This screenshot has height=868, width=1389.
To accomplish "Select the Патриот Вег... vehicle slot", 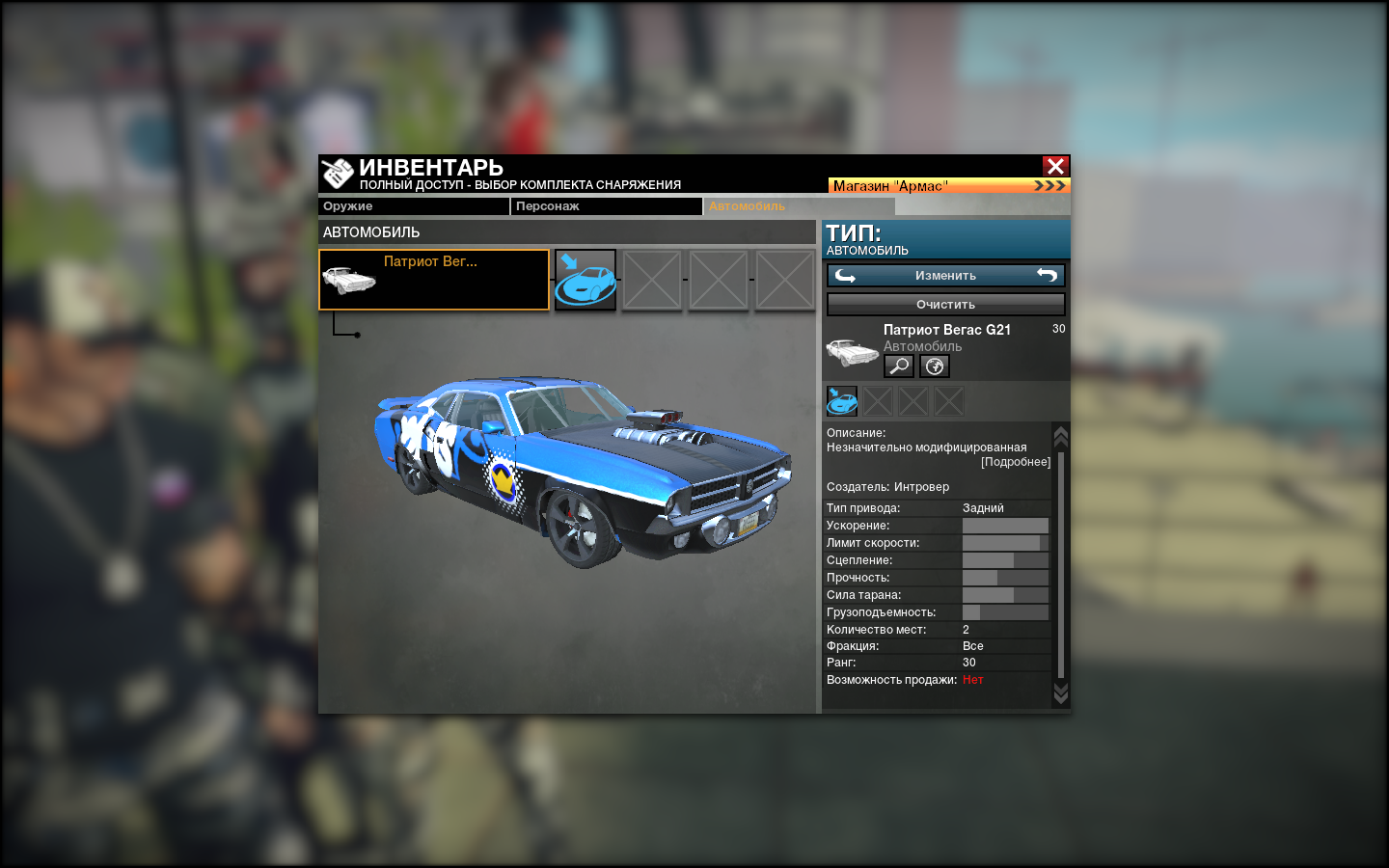I will point(434,280).
